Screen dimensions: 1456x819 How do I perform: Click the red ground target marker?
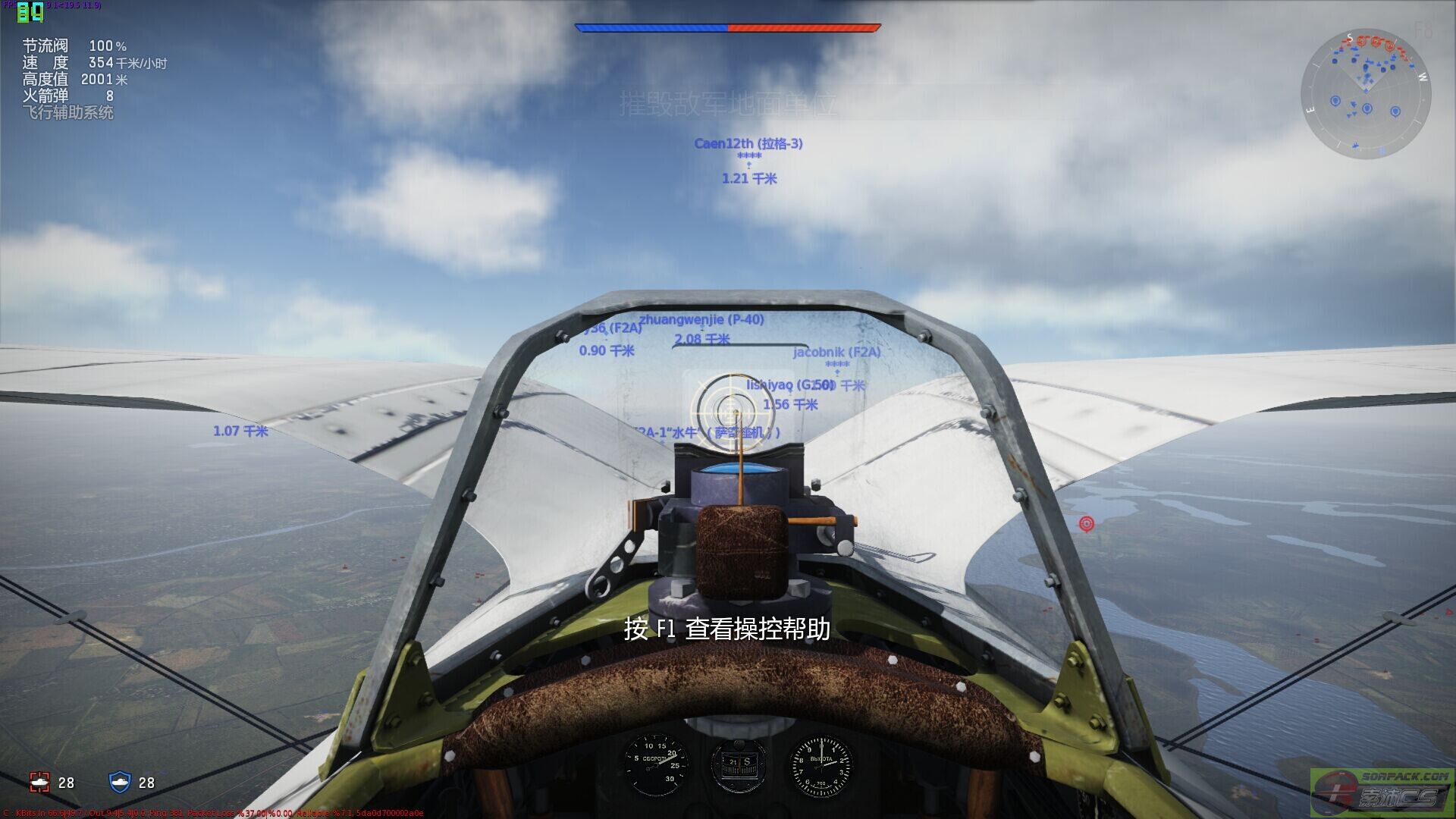coord(1087,523)
